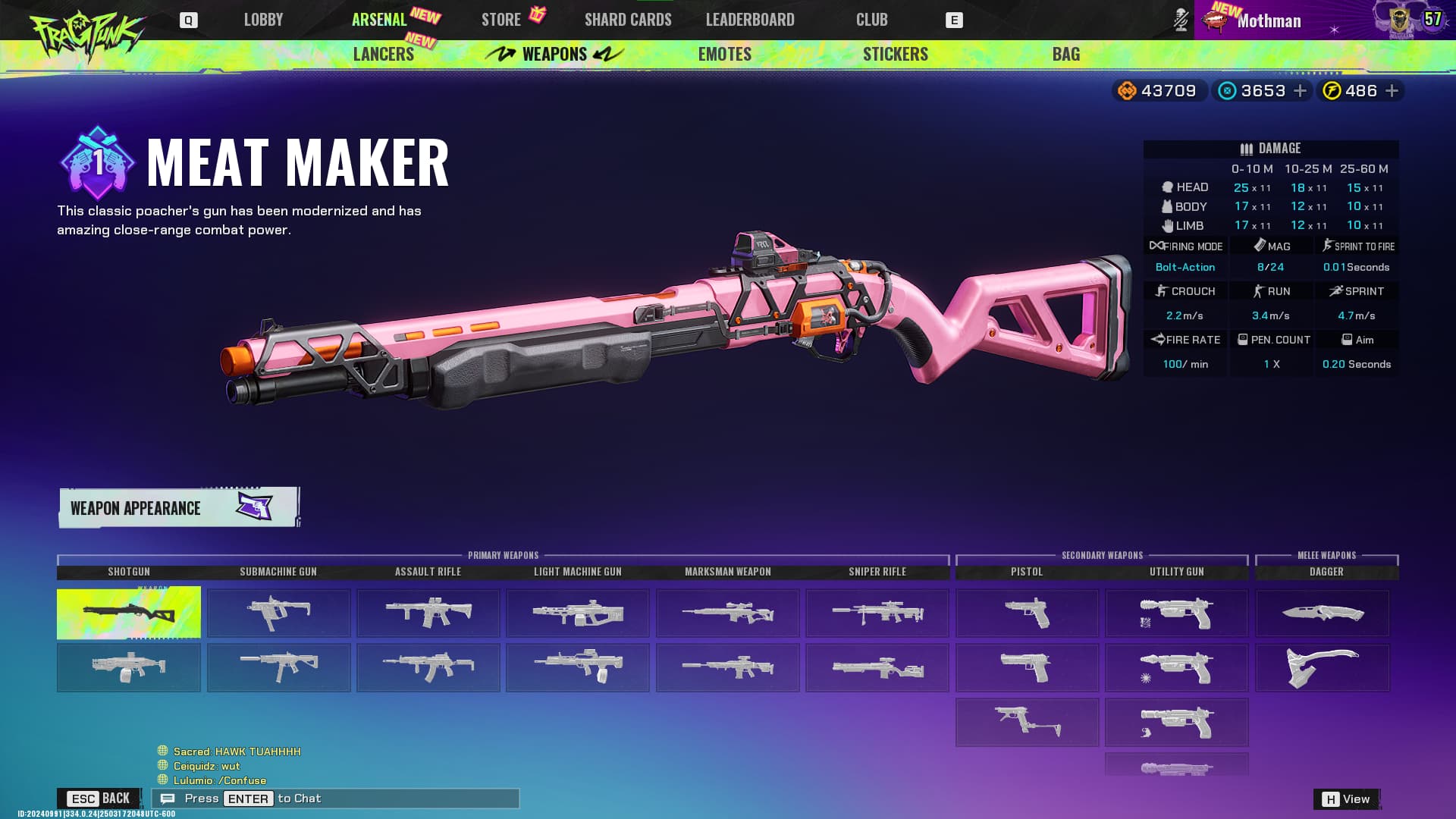Open Mothman player profile

coord(1269,20)
